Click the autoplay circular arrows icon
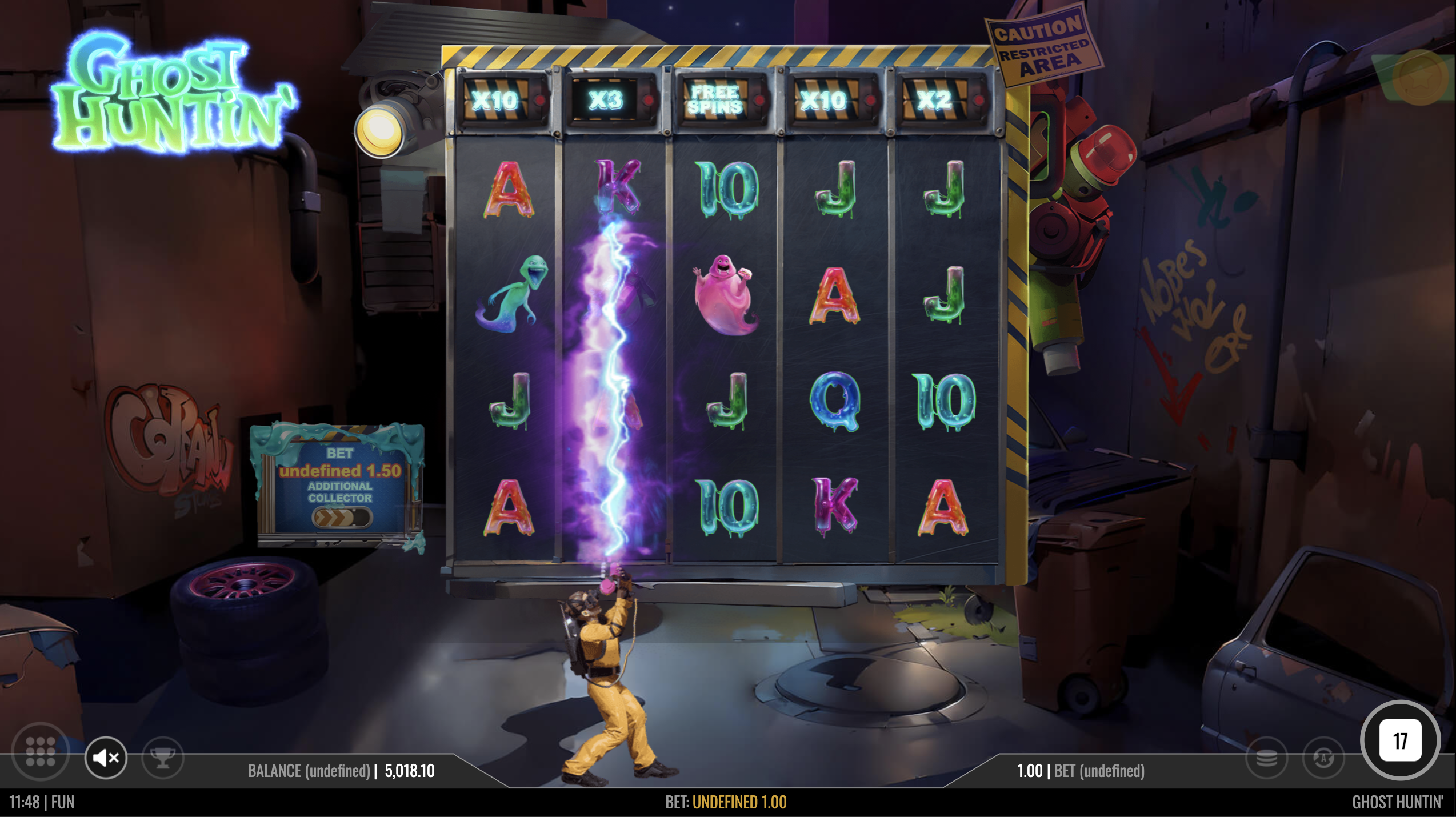Image resolution: width=1456 pixels, height=817 pixels. [x=1323, y=759]
